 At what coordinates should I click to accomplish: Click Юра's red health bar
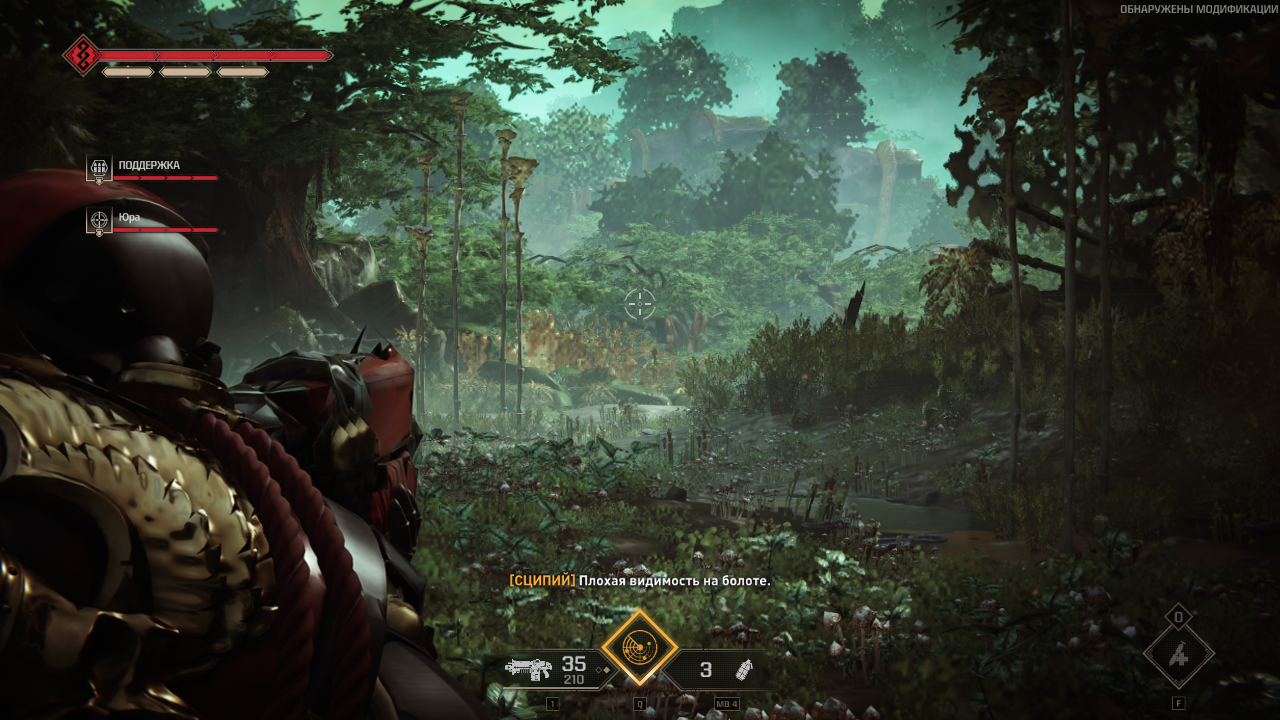(168, 231)
